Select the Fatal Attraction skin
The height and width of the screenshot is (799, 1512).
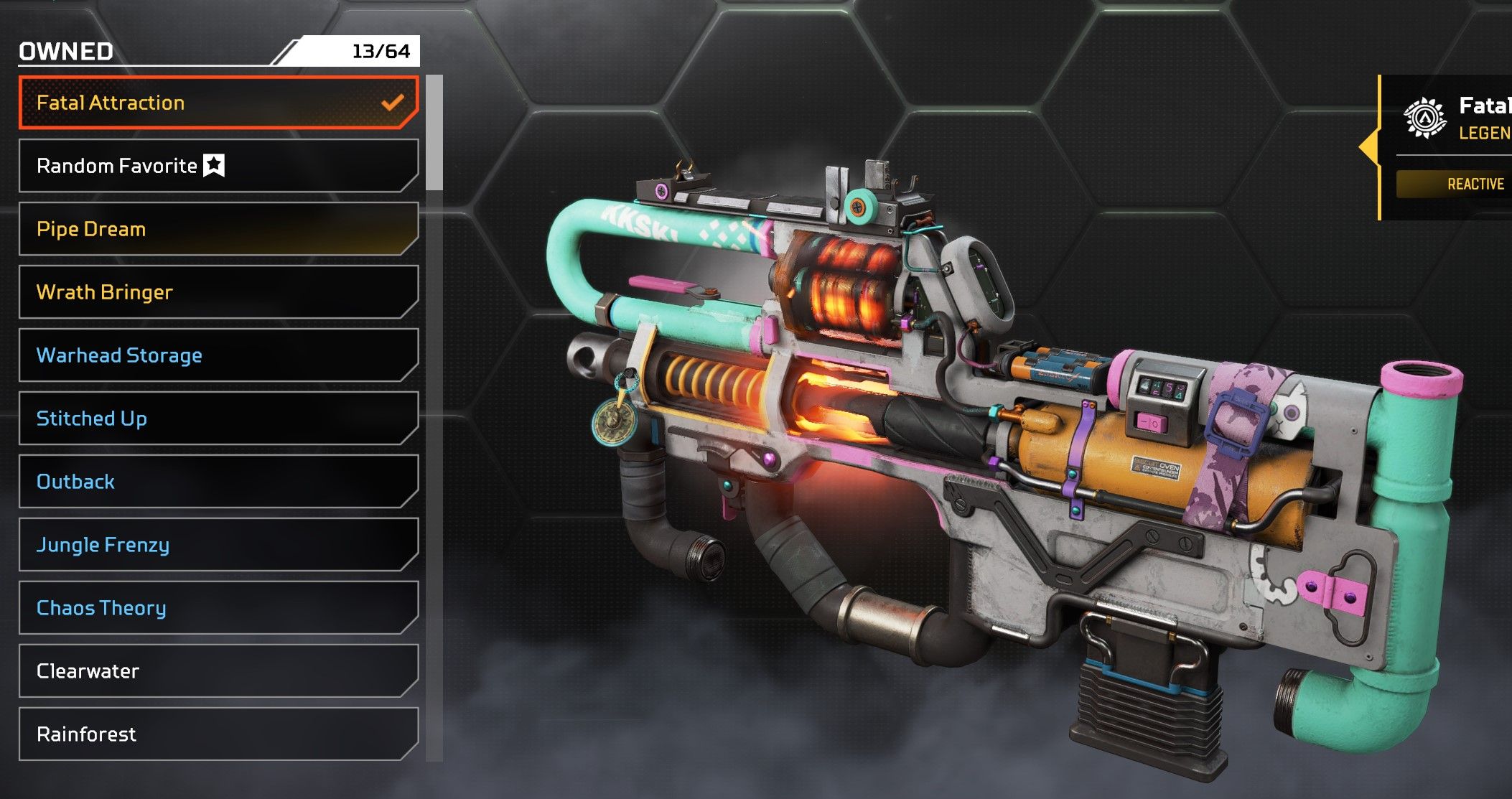(218, 103)
